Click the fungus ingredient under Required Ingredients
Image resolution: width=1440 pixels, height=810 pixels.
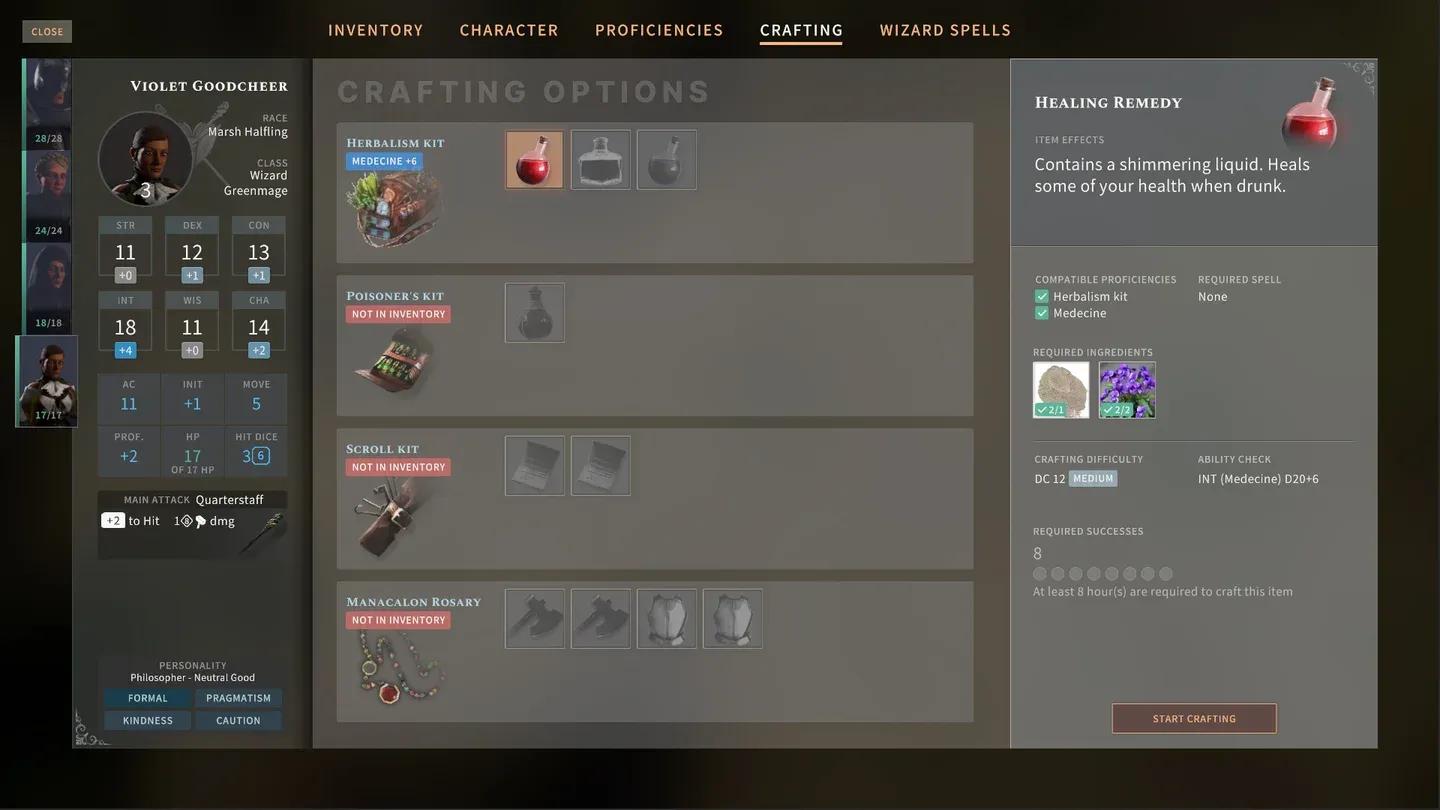click(x=1061, y=388)
